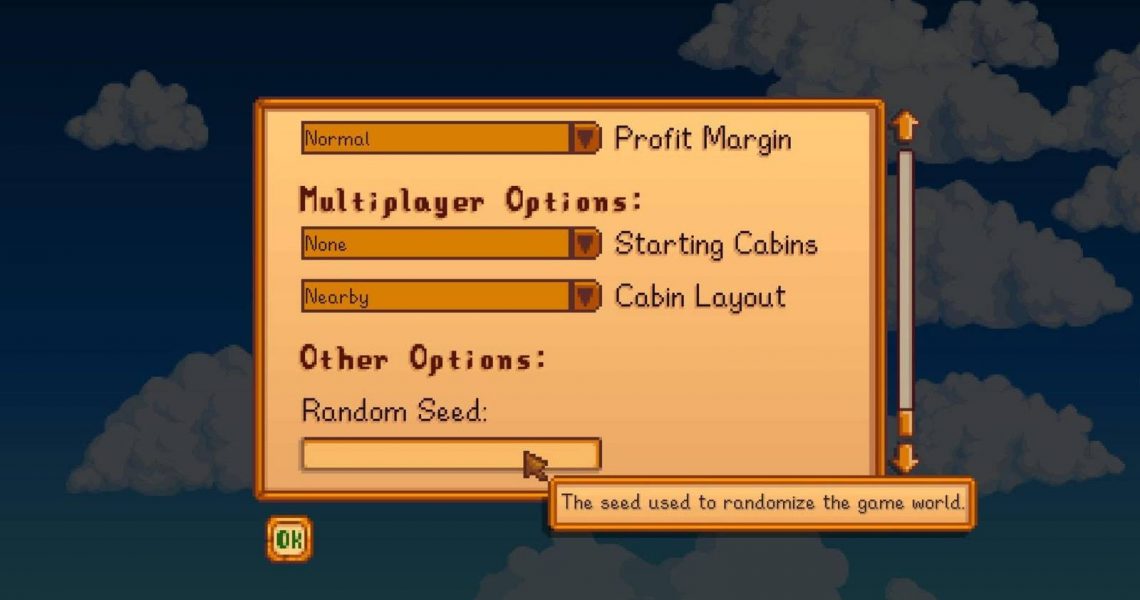The height and width of the screenshot is (600, 1140).
Task: Click the scroll up arrow
Action: [905, 126]
